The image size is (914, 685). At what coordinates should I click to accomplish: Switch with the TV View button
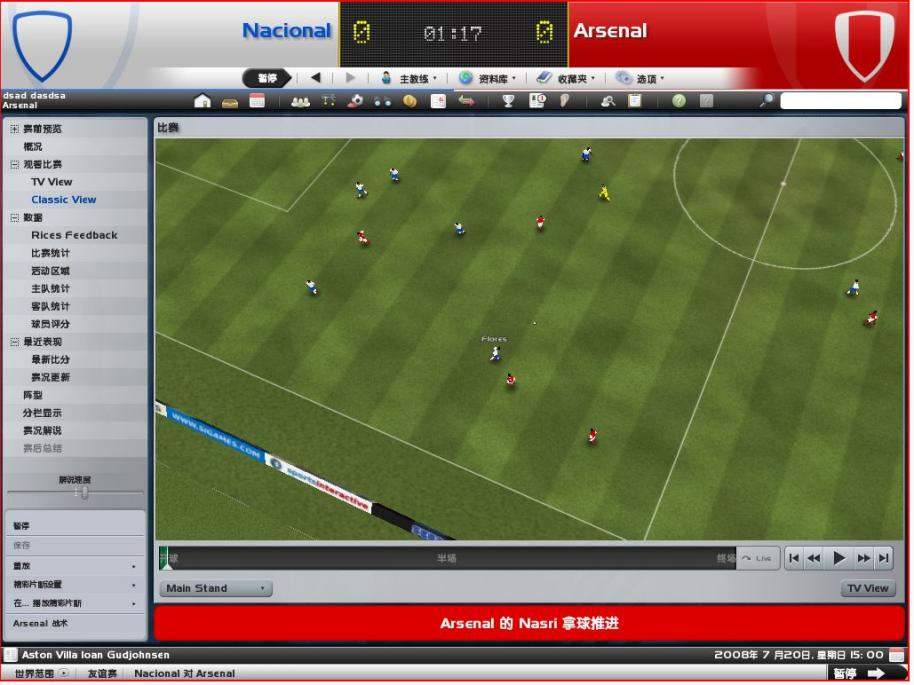[867, 589]
